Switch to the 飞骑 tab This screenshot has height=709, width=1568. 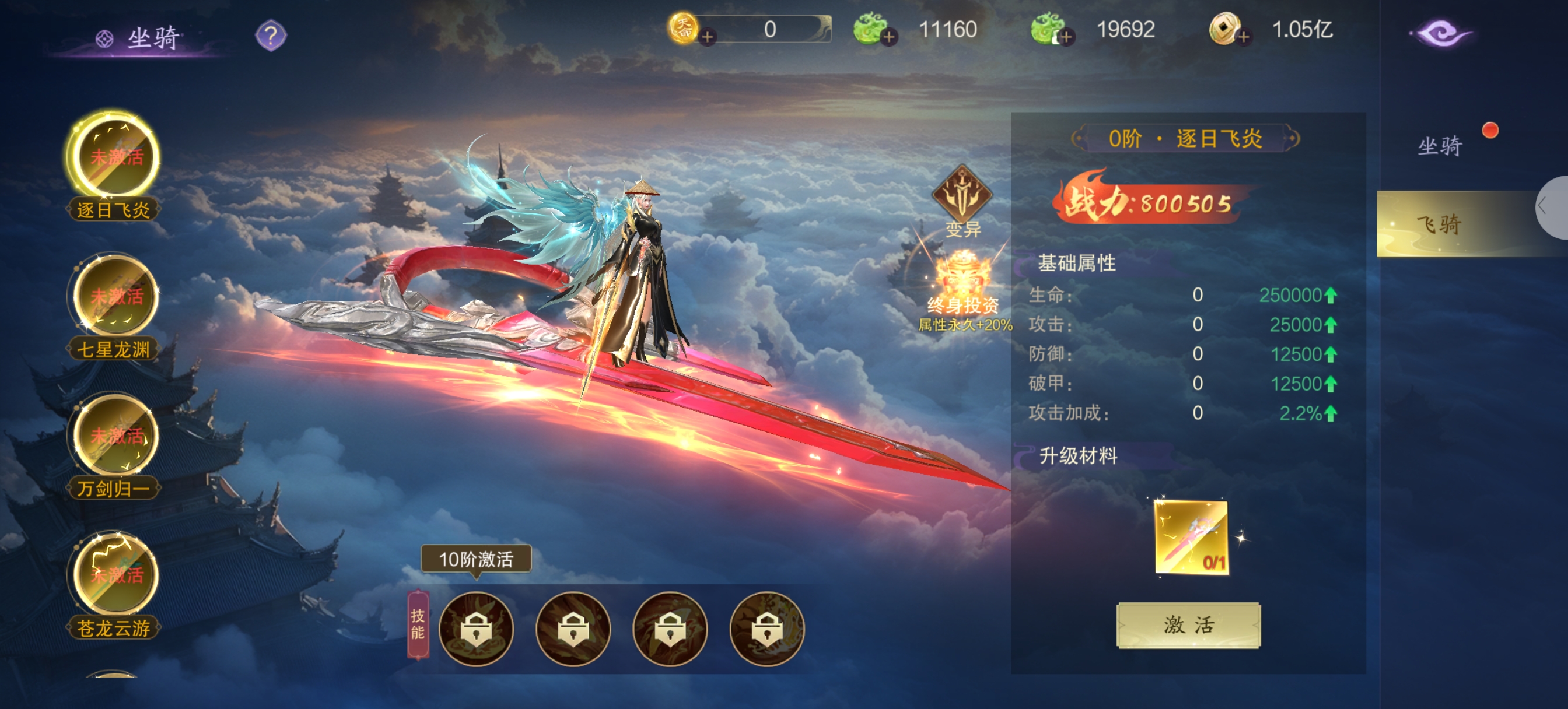click(1438, 224)
